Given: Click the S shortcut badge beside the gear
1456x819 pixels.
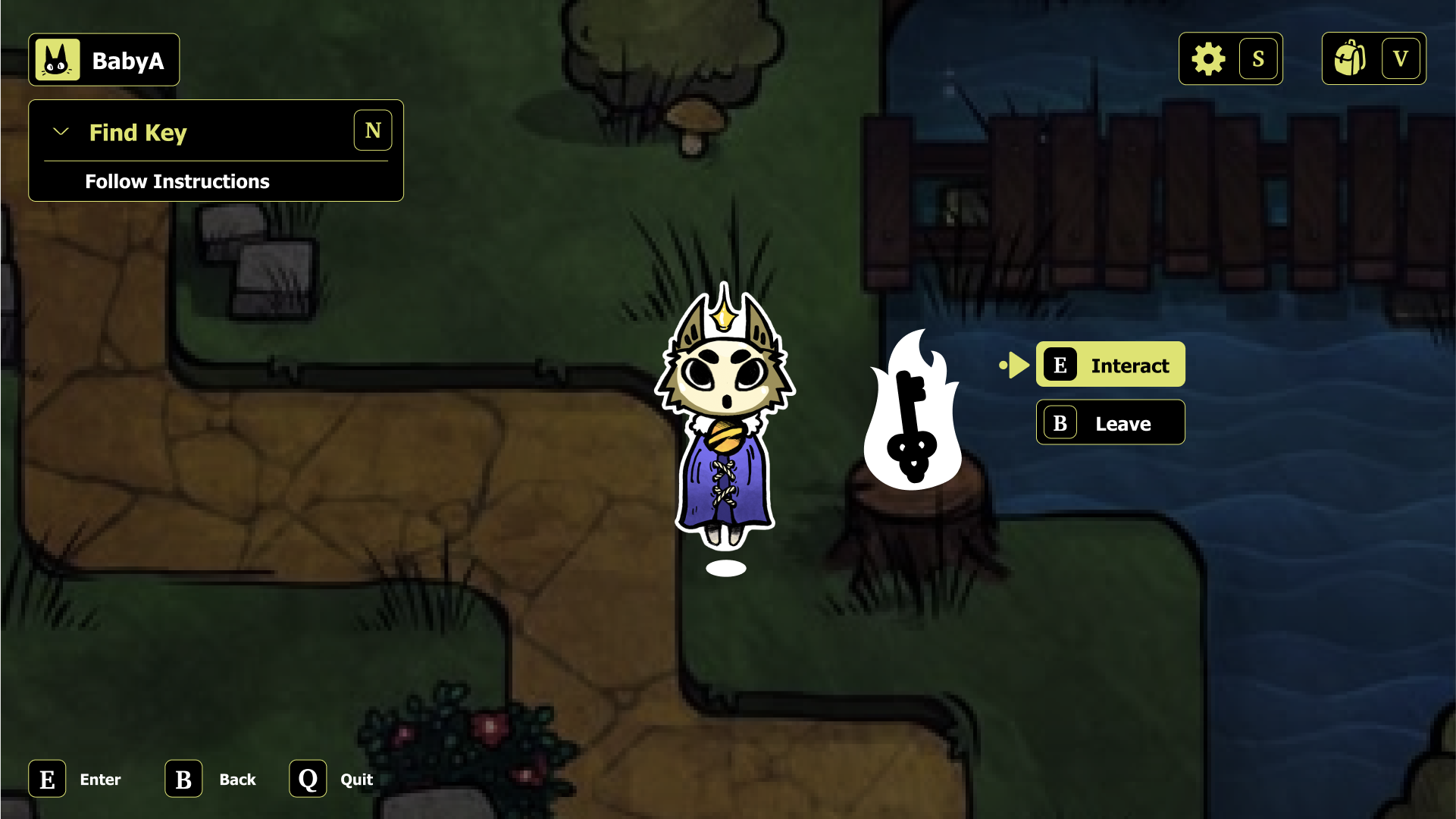Looking at the screenshot, I should (1259, 58).
